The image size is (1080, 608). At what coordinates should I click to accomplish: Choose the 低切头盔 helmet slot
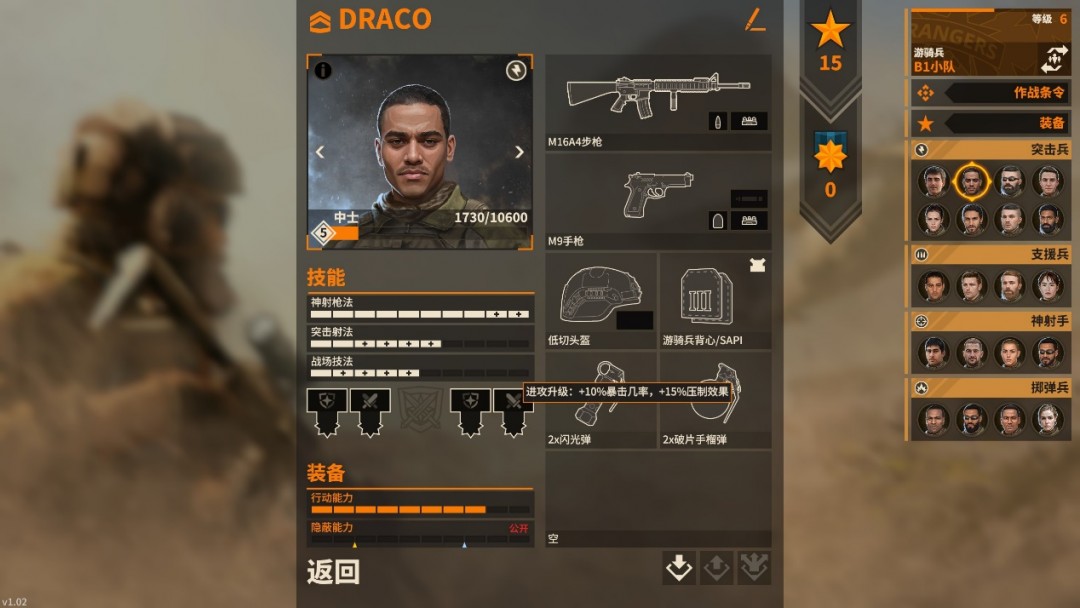click(601, 298)
